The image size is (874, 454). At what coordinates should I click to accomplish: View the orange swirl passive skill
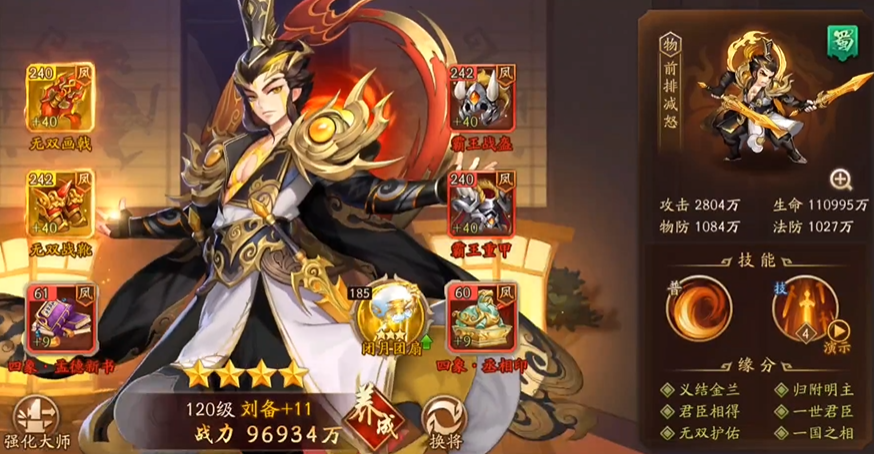(x=699, y=309)
